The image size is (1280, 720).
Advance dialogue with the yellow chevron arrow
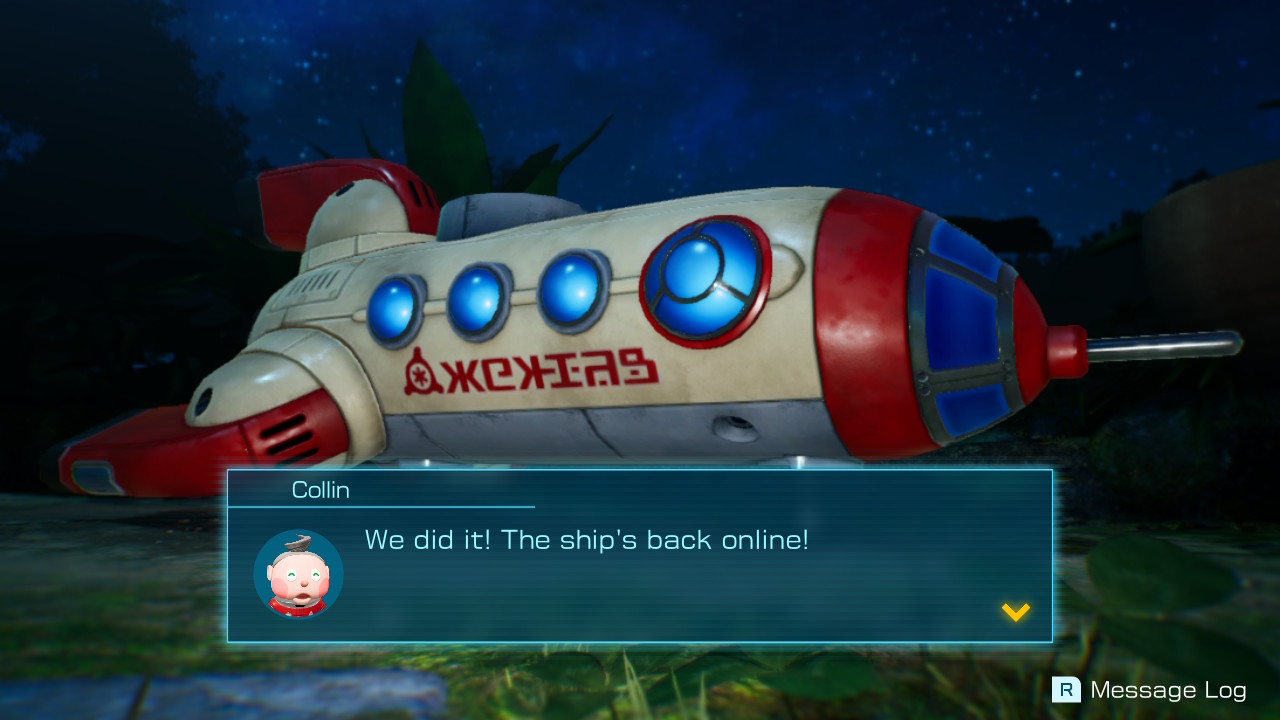click(x=1015, y=613)
